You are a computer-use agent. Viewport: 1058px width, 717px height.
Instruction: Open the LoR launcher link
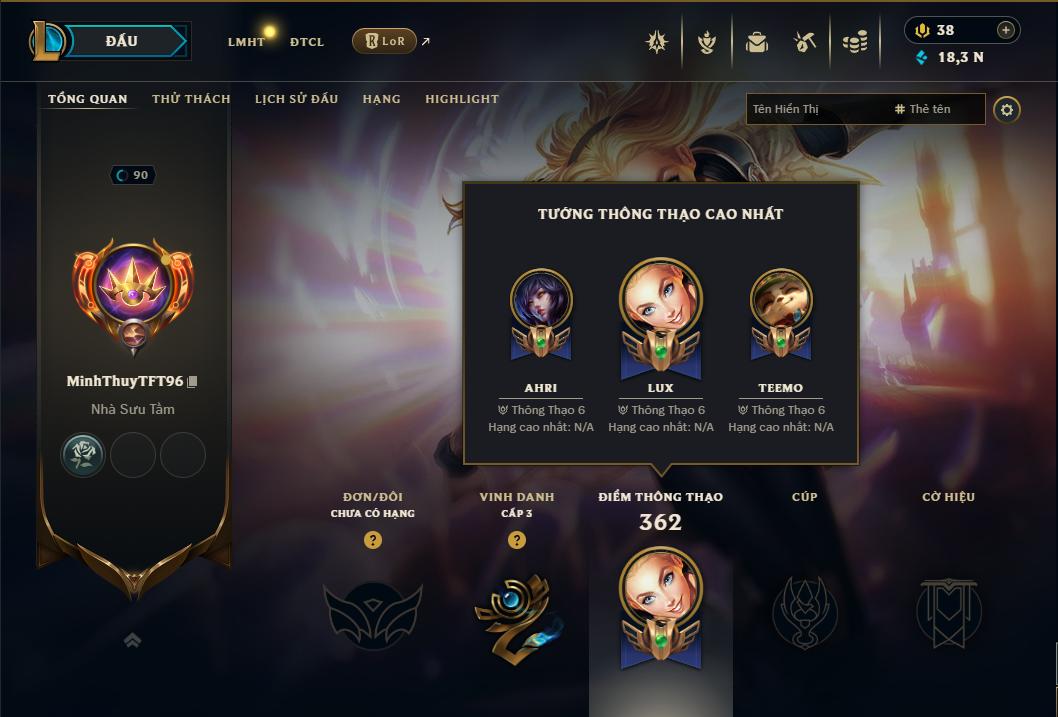385,41
